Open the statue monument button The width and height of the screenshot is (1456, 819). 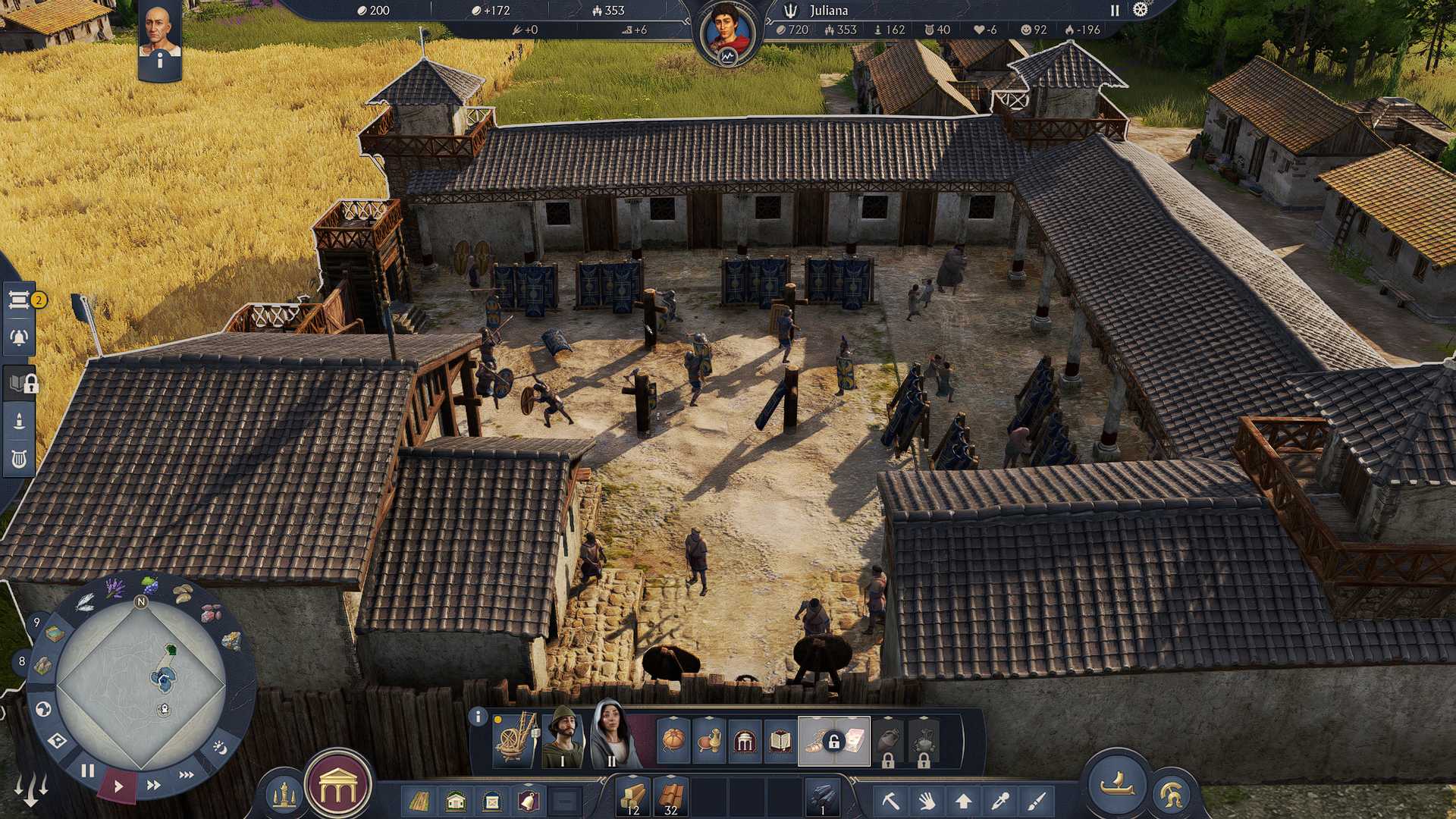point(284,795)
